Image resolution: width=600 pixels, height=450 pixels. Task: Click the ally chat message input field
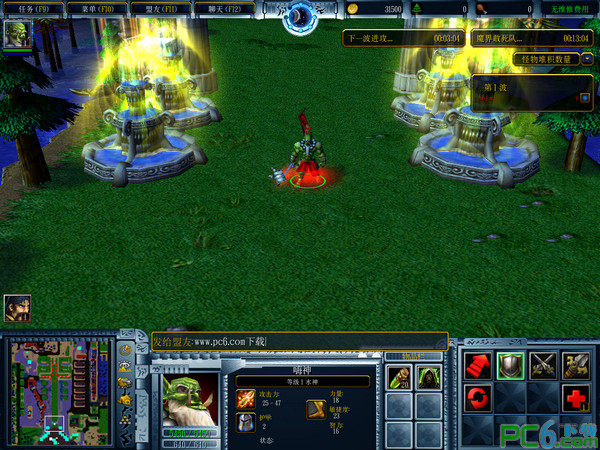[300, 342]
